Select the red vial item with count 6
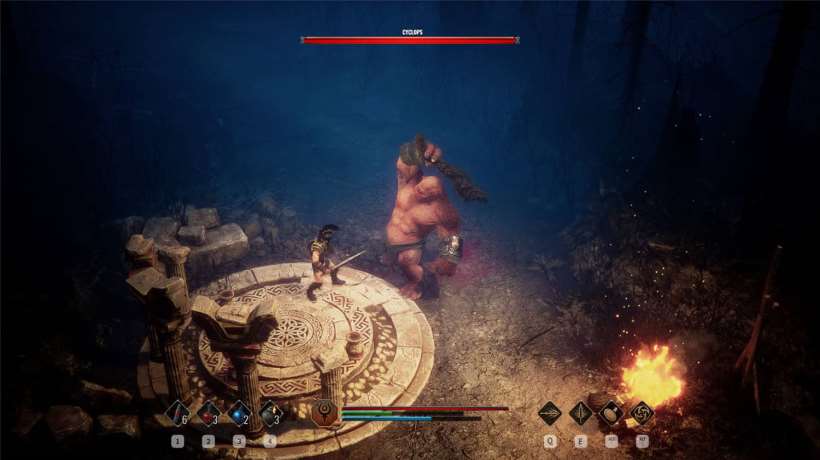 178,413
